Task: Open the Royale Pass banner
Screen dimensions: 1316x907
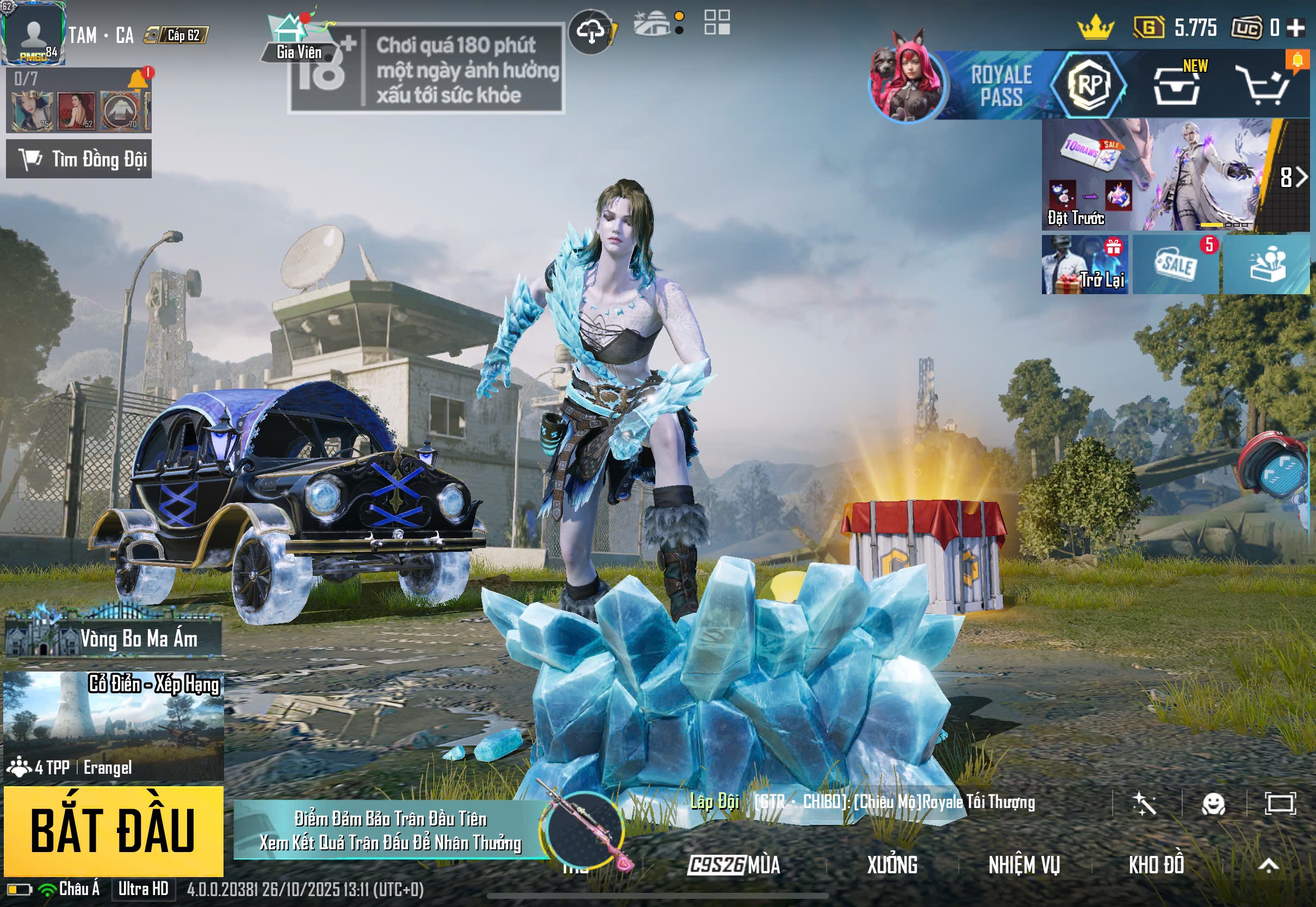Action: [1000, 85]
